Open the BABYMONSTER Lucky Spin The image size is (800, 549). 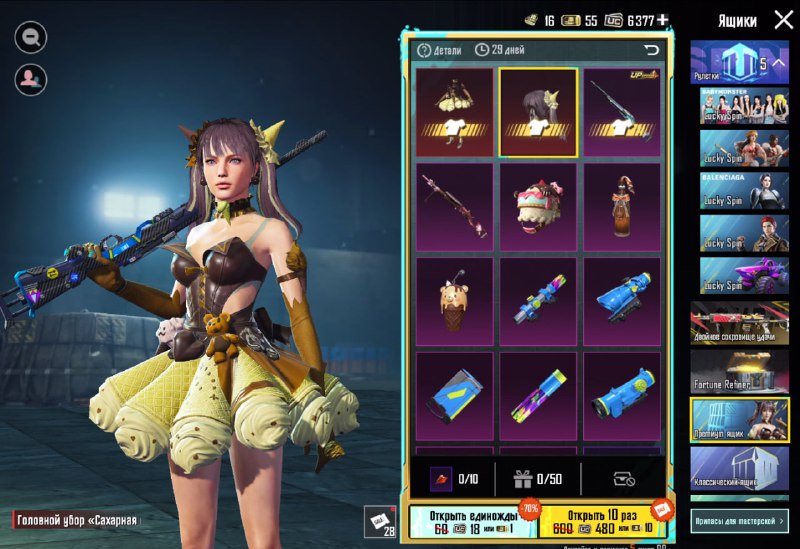pyautogui.click(x=739, y=109)
